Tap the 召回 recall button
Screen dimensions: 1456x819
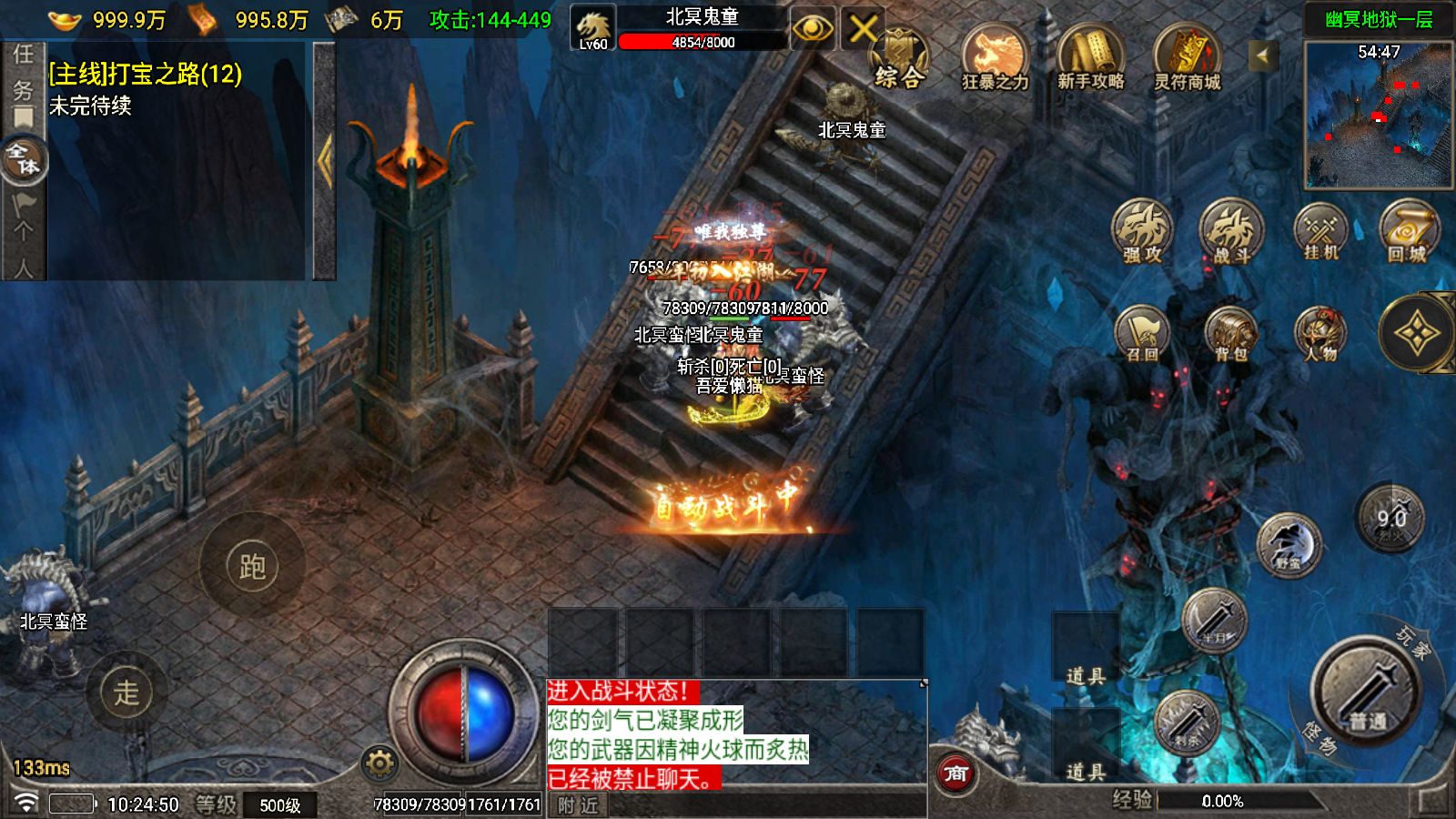point(1142,333)
